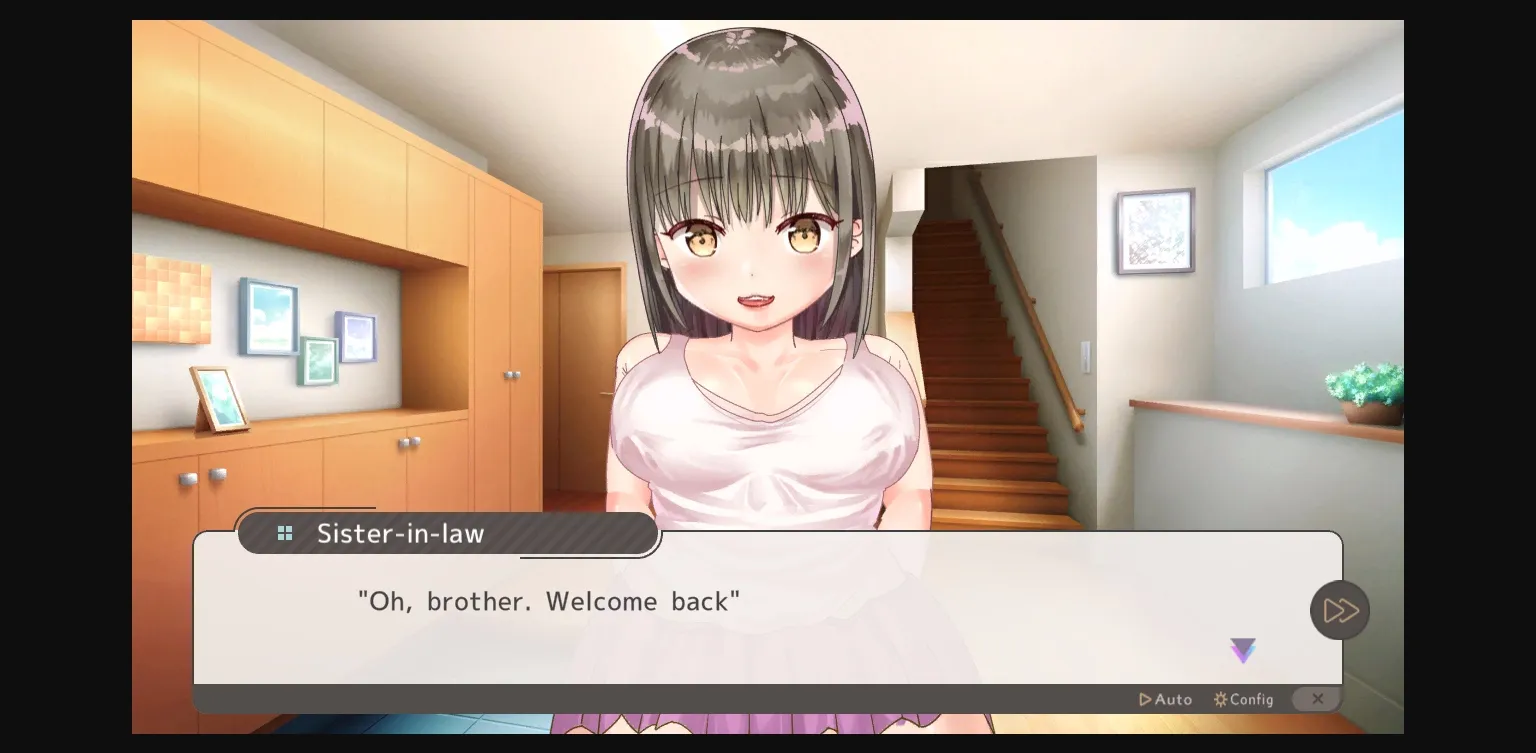Close the message window with X

(1317, 699)
